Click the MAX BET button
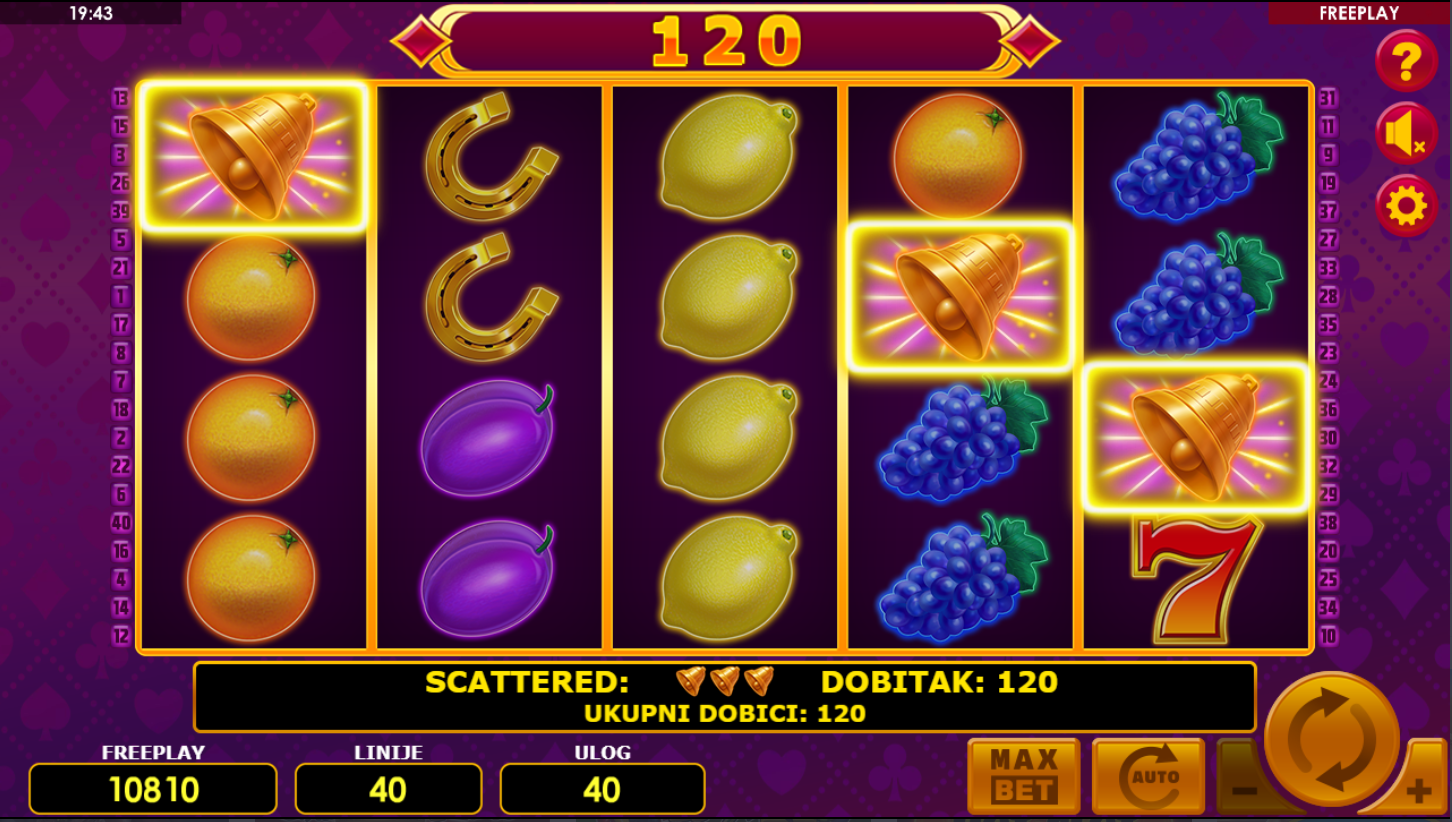Image resolution: width=1452 pixels, height=822 pixels. pyautogui.click(x=1023, y=776)
